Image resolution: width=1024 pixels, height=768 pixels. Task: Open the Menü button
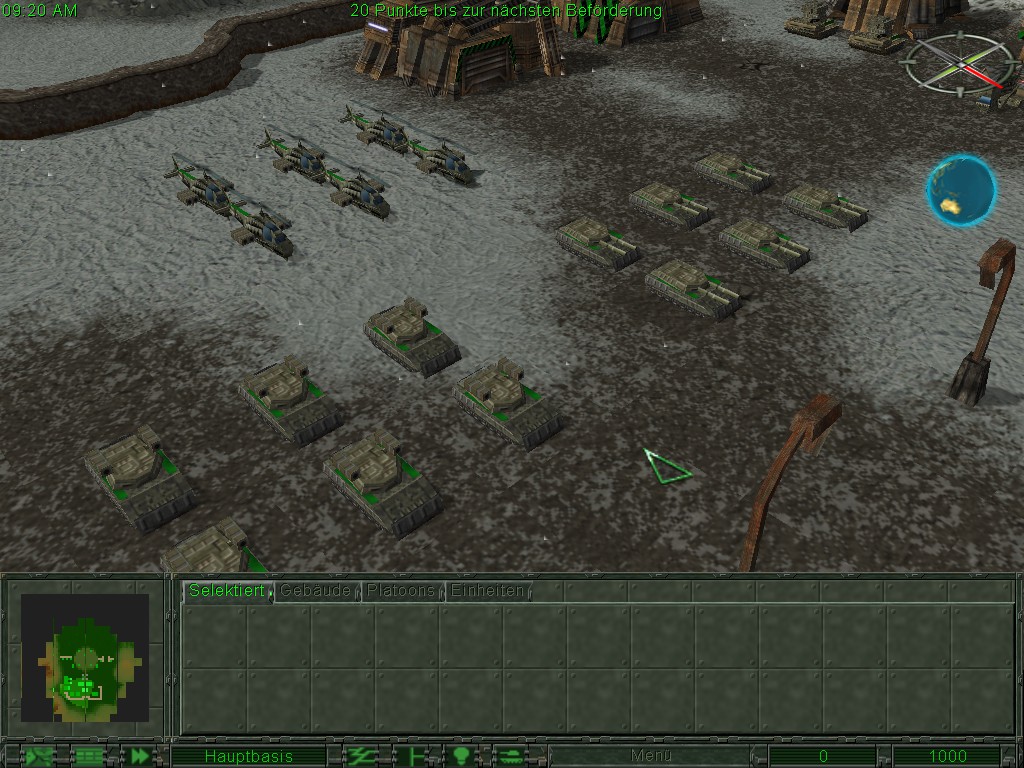(x=651, y=756)
